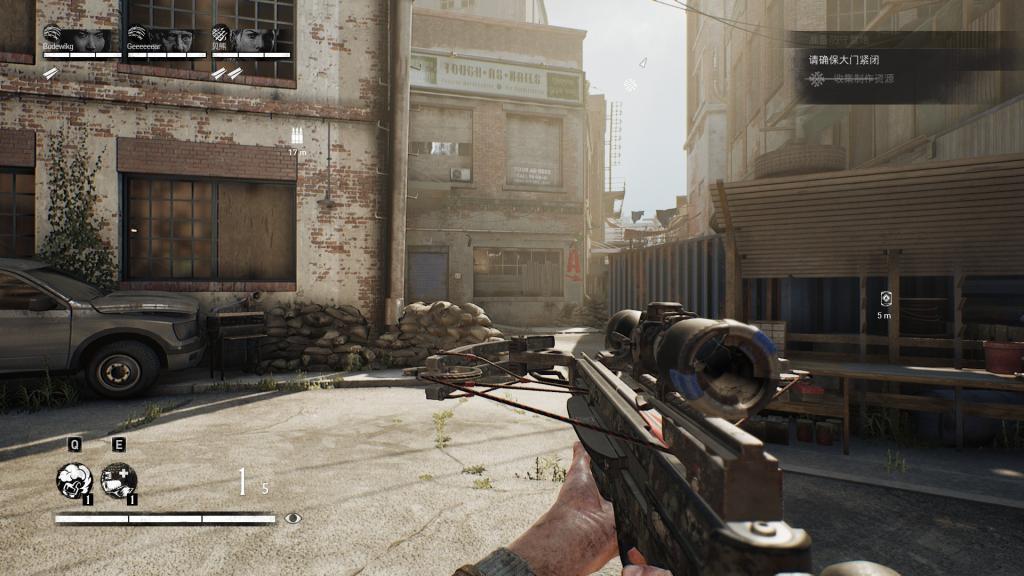Select the ammo waypoint marker at 17 m
The width and height of the screenshot is (1024, 576).
click(x=296, y=137)
